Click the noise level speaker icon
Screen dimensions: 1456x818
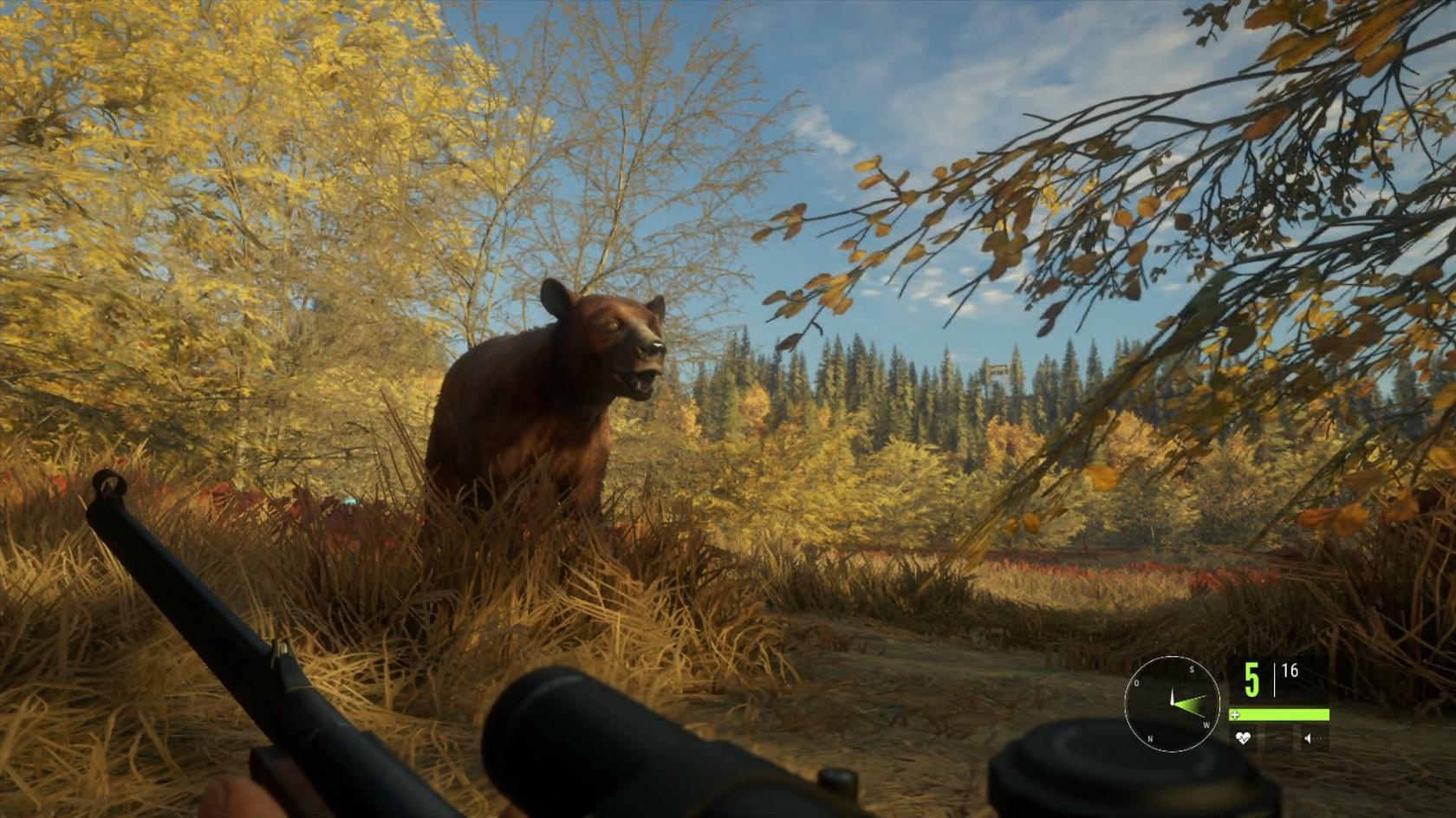pyautogui.click(x=1308, y=737)
